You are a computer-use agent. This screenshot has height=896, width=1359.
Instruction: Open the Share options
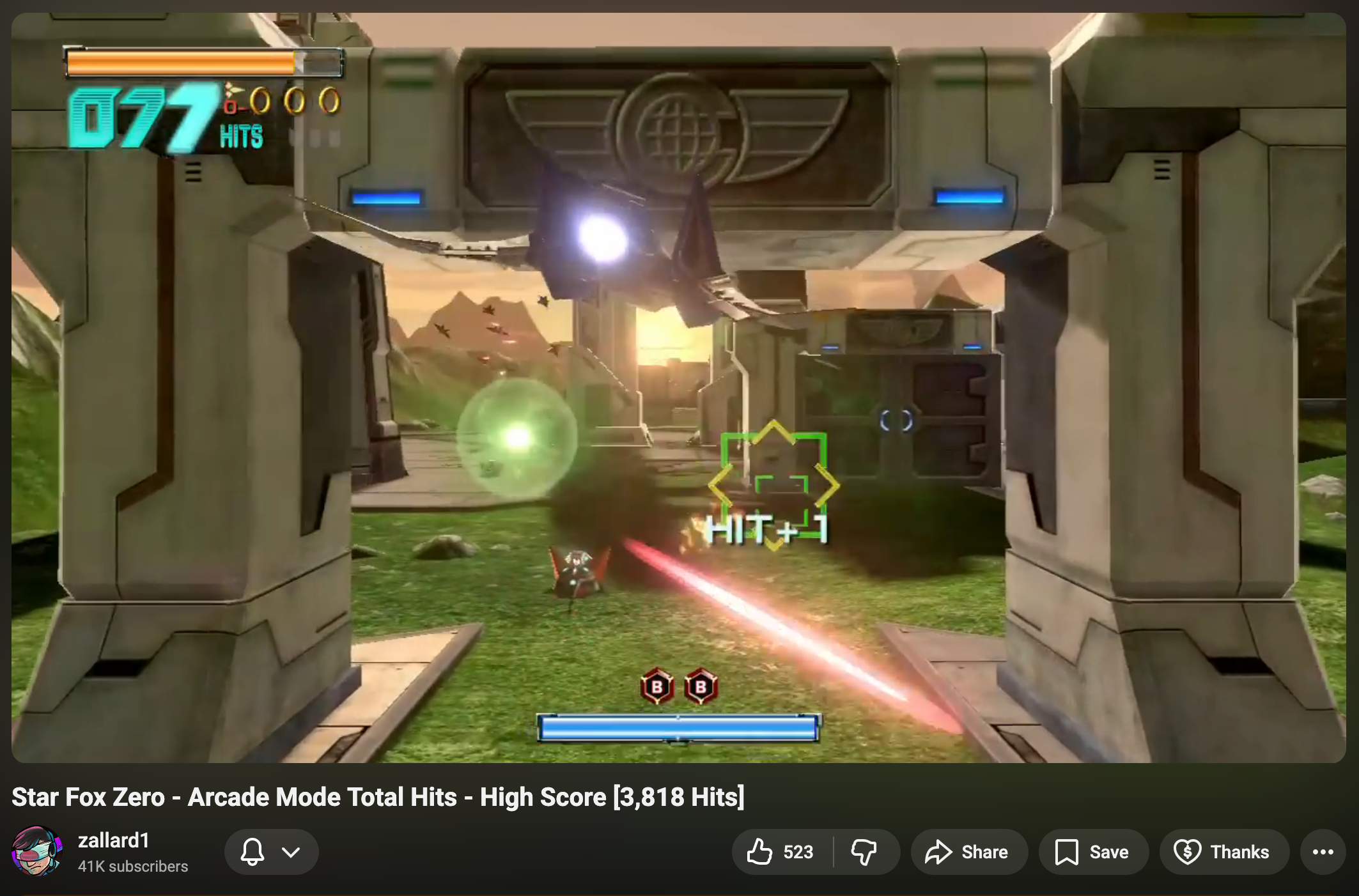tap(968, 852)
